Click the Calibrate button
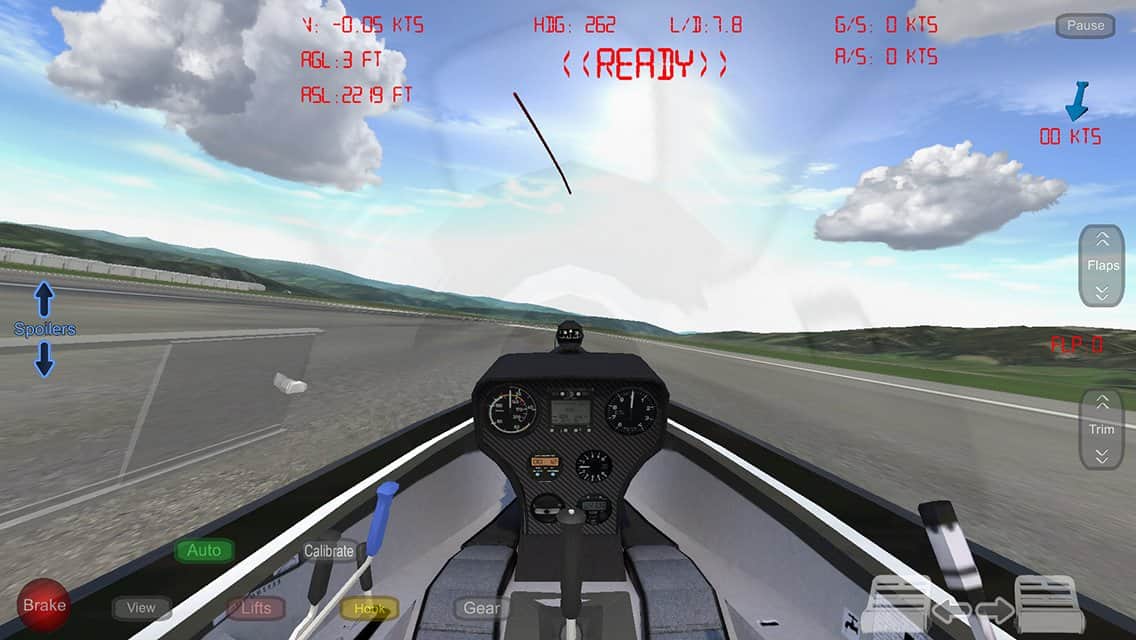This screenshot has height=640, width=1136. tap(328, 551)
